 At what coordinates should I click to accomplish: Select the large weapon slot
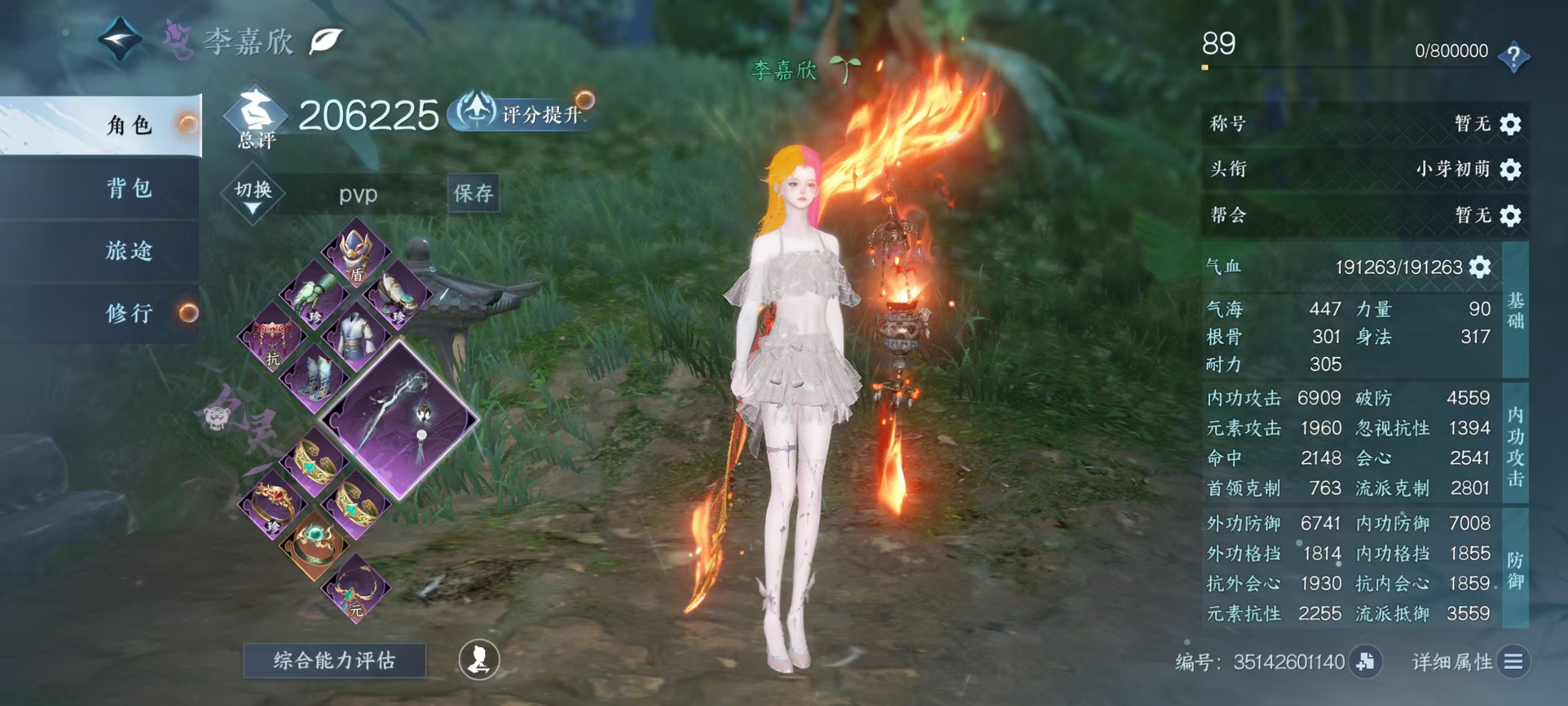tap(400, 419)
